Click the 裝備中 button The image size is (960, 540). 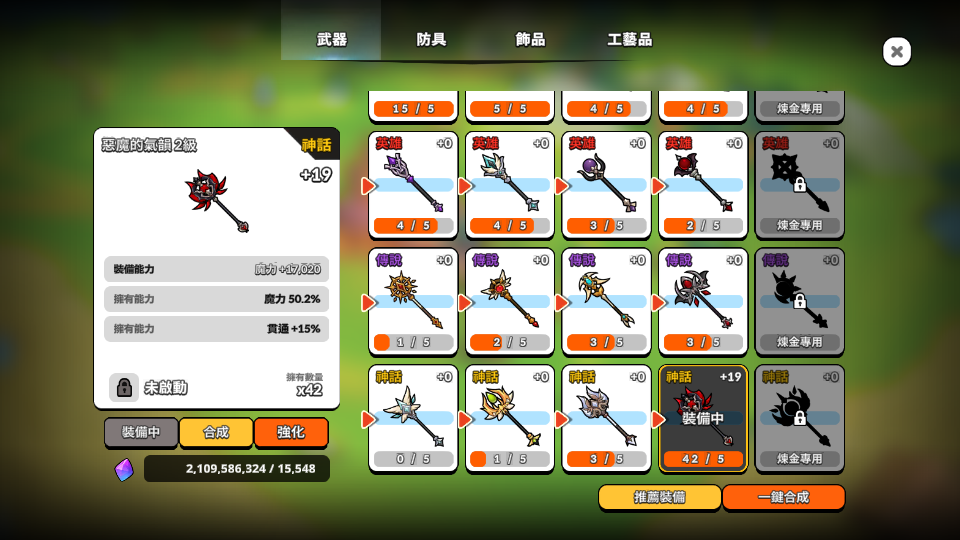click(x=141, y=432)
